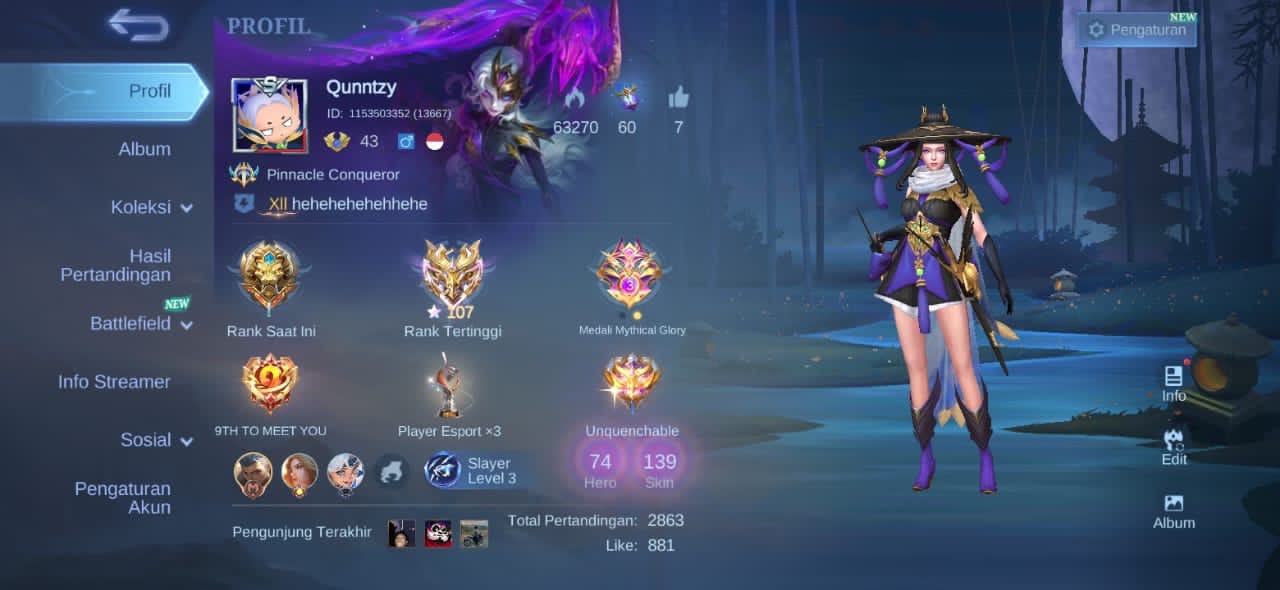Expand the Koleksi menu
The image size is (1280, 590).
click(151, 207)
